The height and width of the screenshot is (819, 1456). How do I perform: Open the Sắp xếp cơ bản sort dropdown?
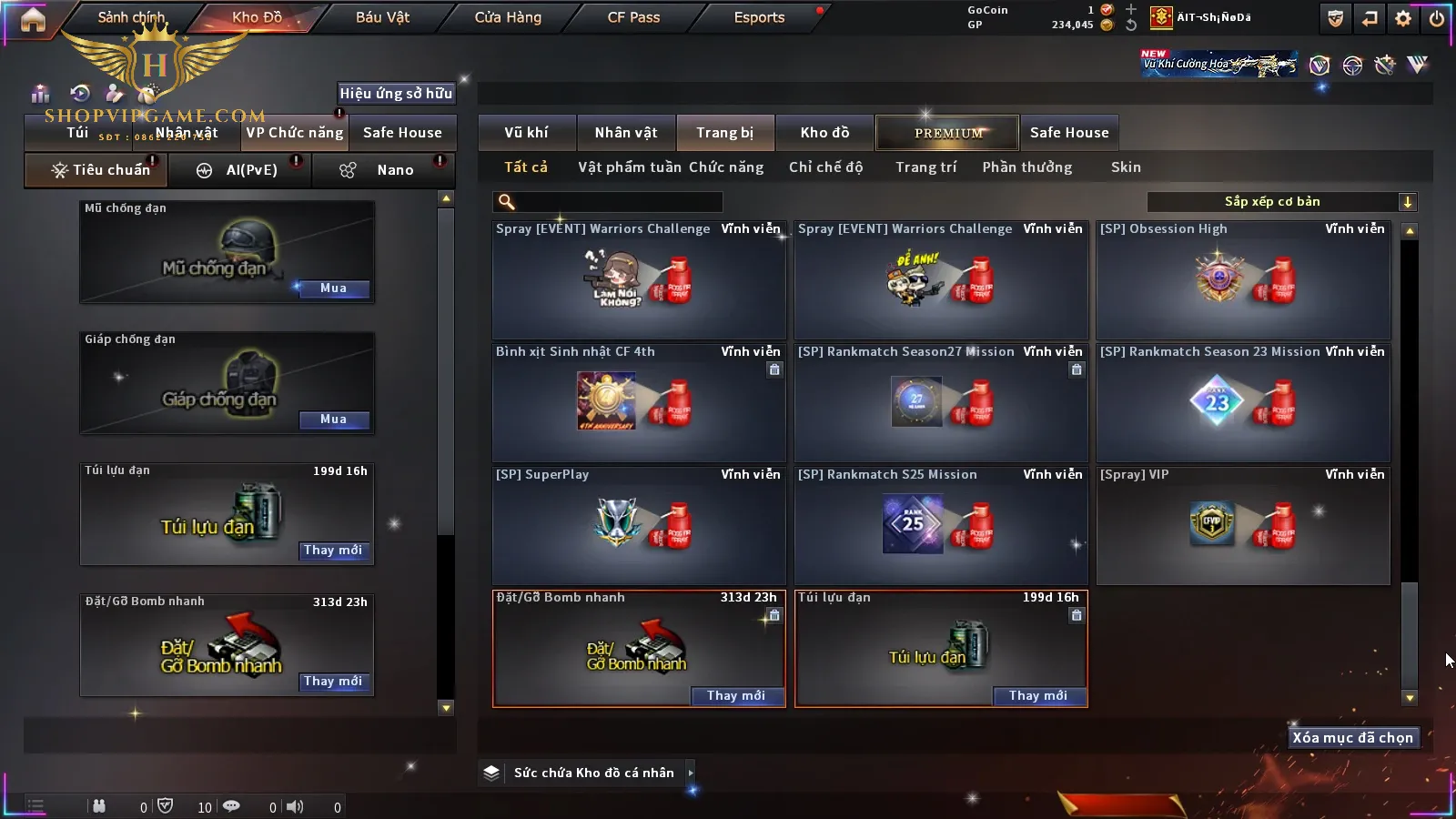tap(1281, 202)
